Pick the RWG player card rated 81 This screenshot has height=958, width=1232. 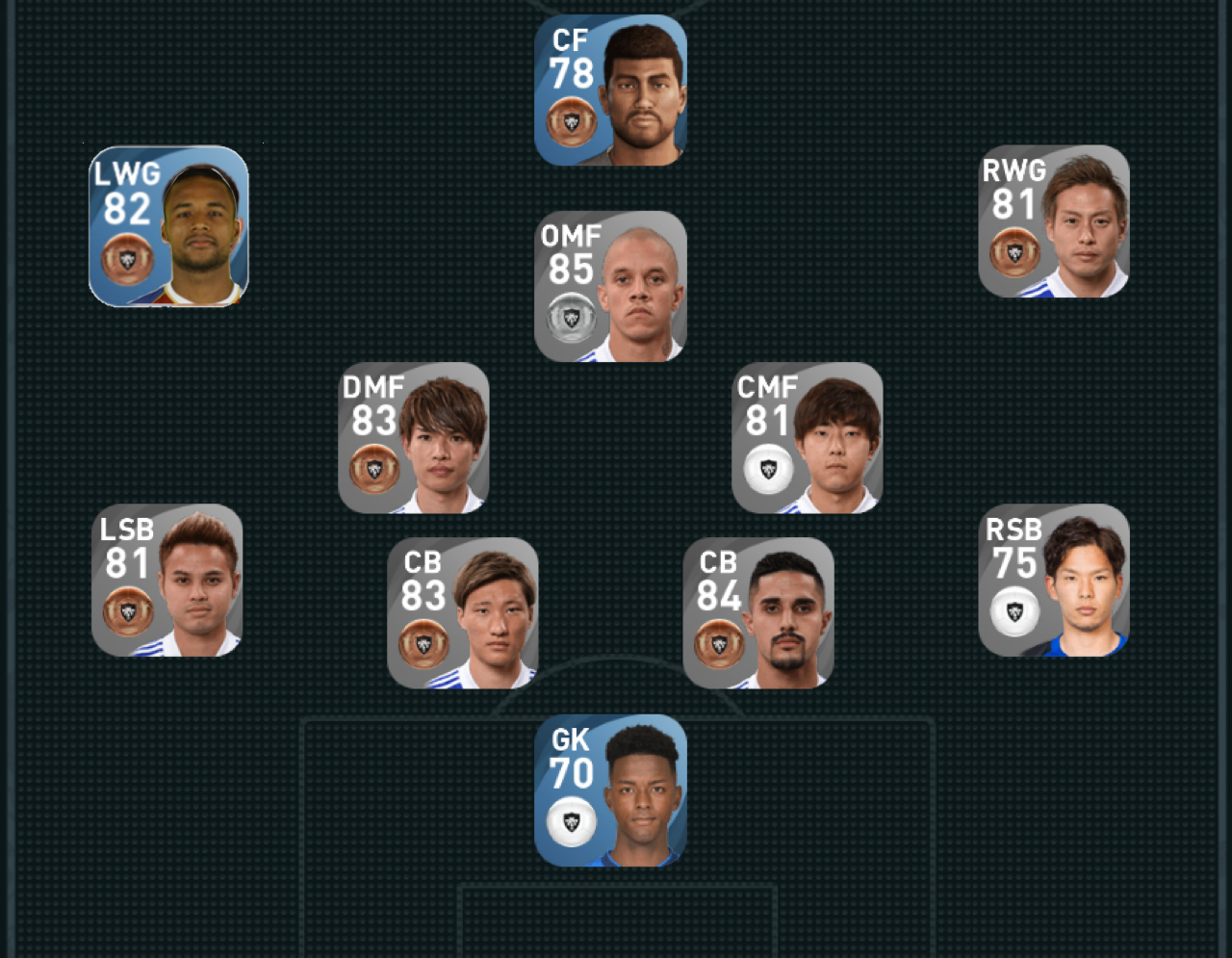coord(1053,221)
